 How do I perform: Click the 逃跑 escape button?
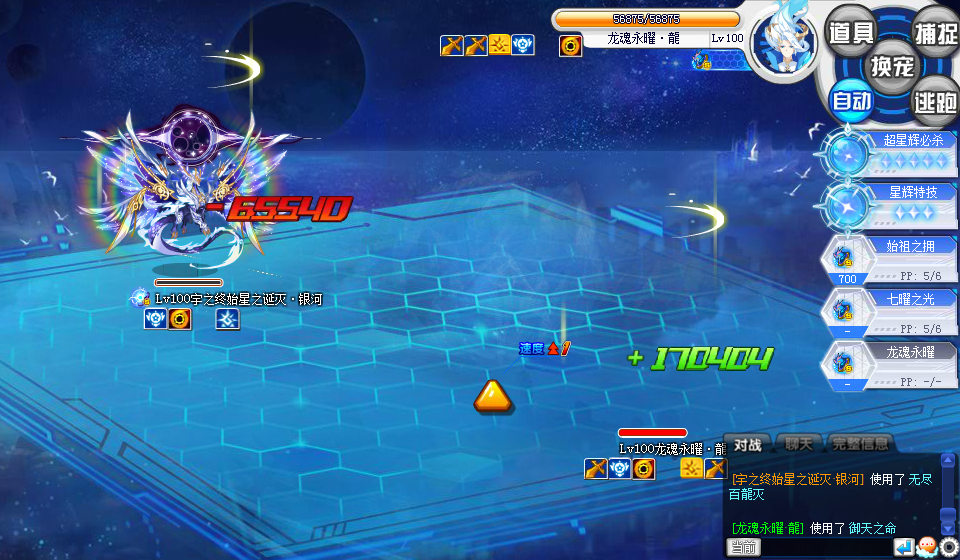(x=934, y=100)
